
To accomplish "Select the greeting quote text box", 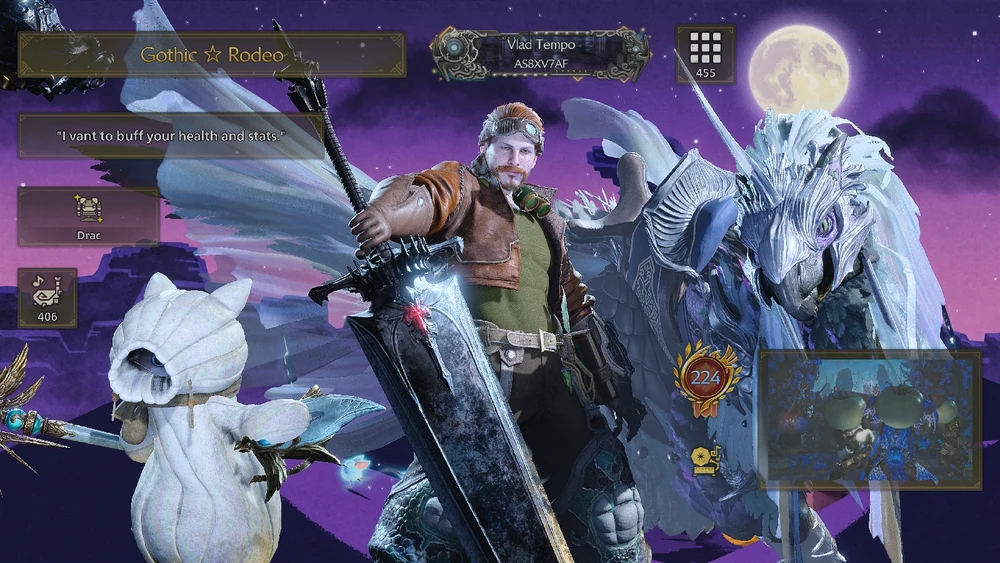I will pos(170,136).
